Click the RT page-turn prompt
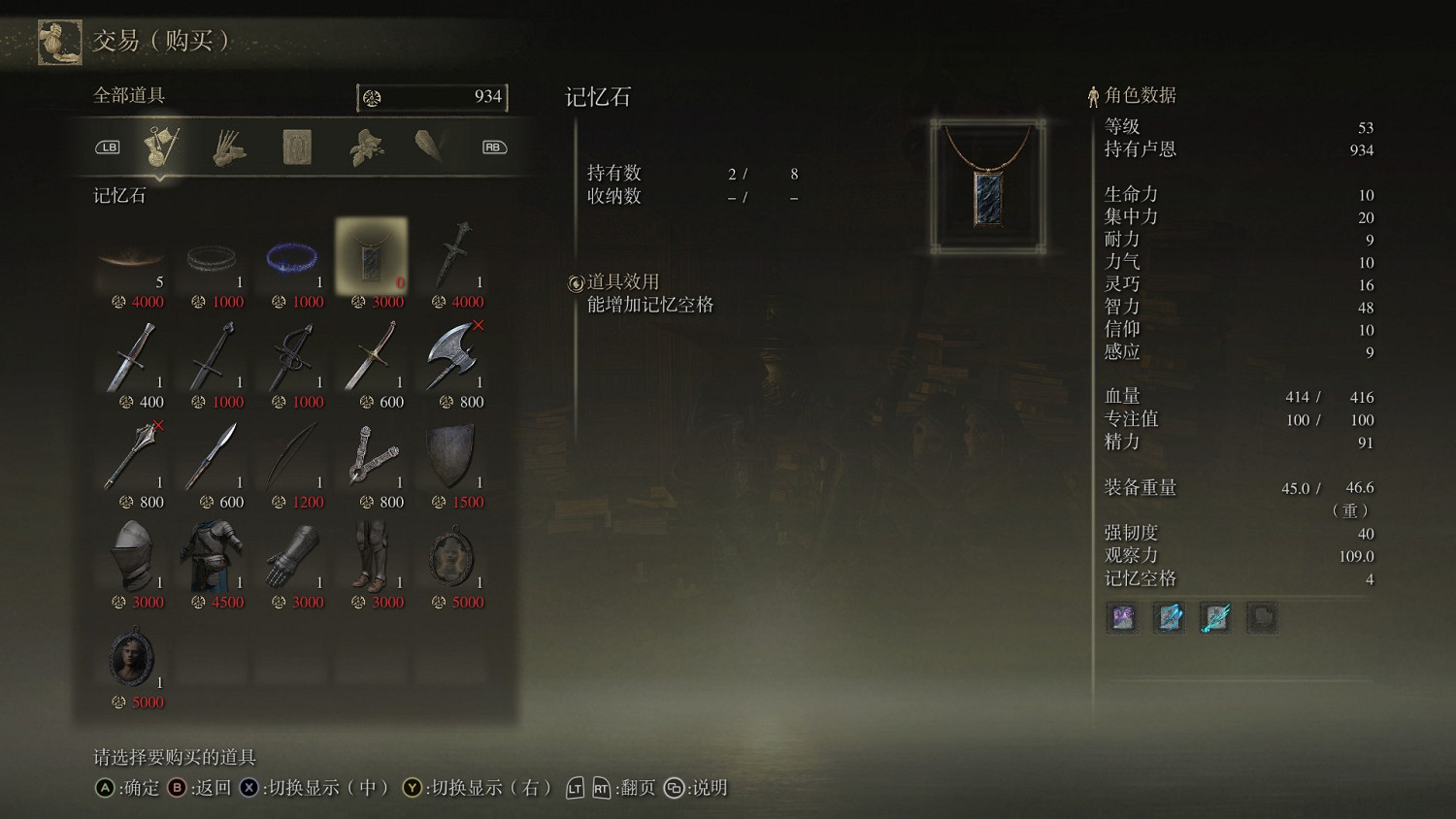1456x819 pixels. point(601,788)
